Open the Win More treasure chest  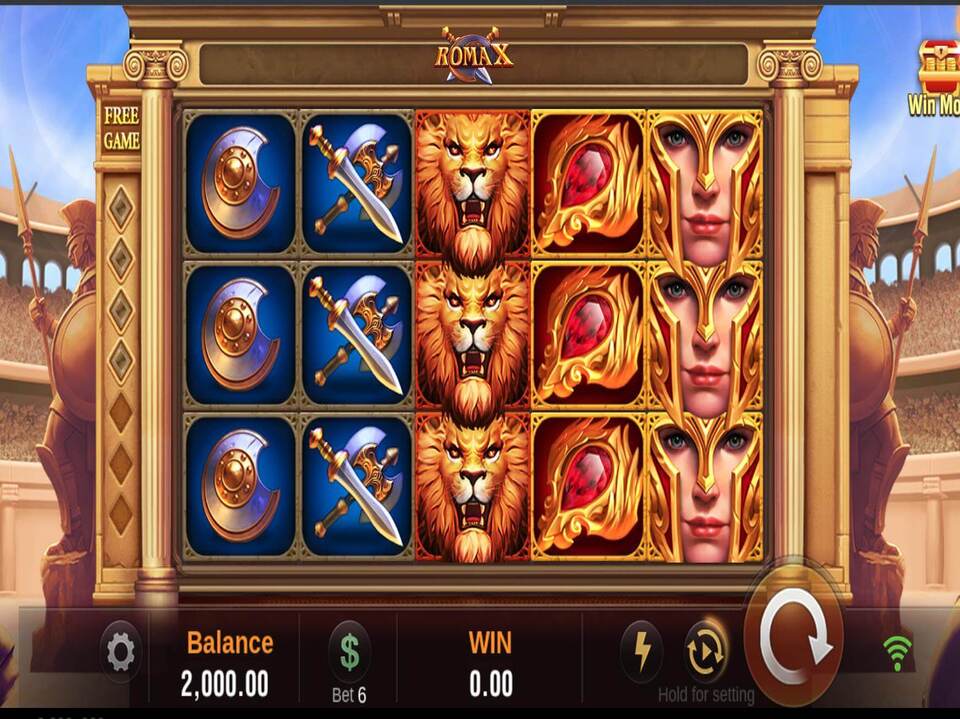coord(940,67)
